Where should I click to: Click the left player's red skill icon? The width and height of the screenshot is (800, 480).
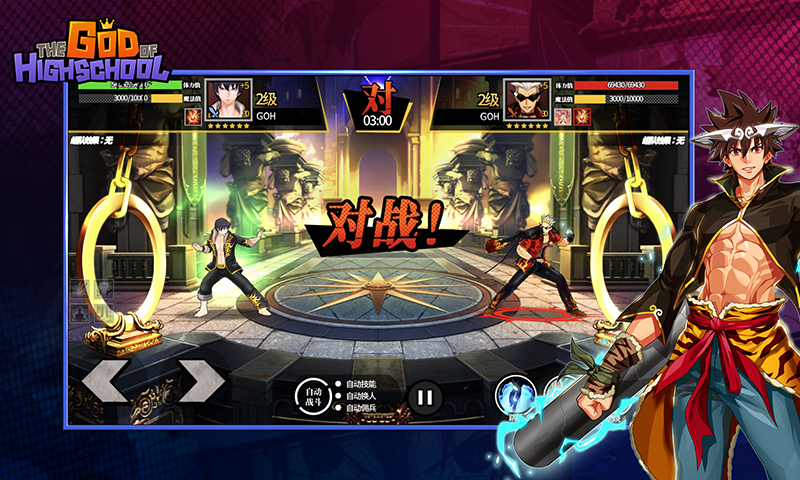coord(192,117)
